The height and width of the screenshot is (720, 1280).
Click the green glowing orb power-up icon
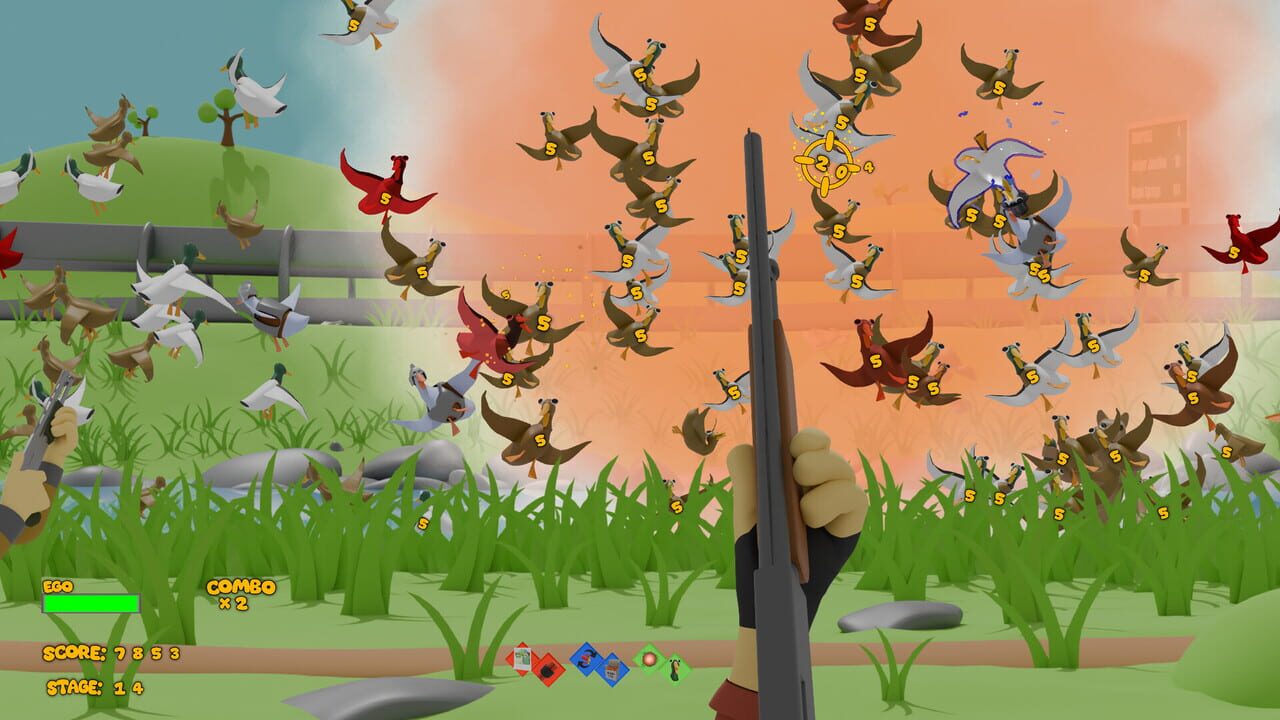coord(649,659)
